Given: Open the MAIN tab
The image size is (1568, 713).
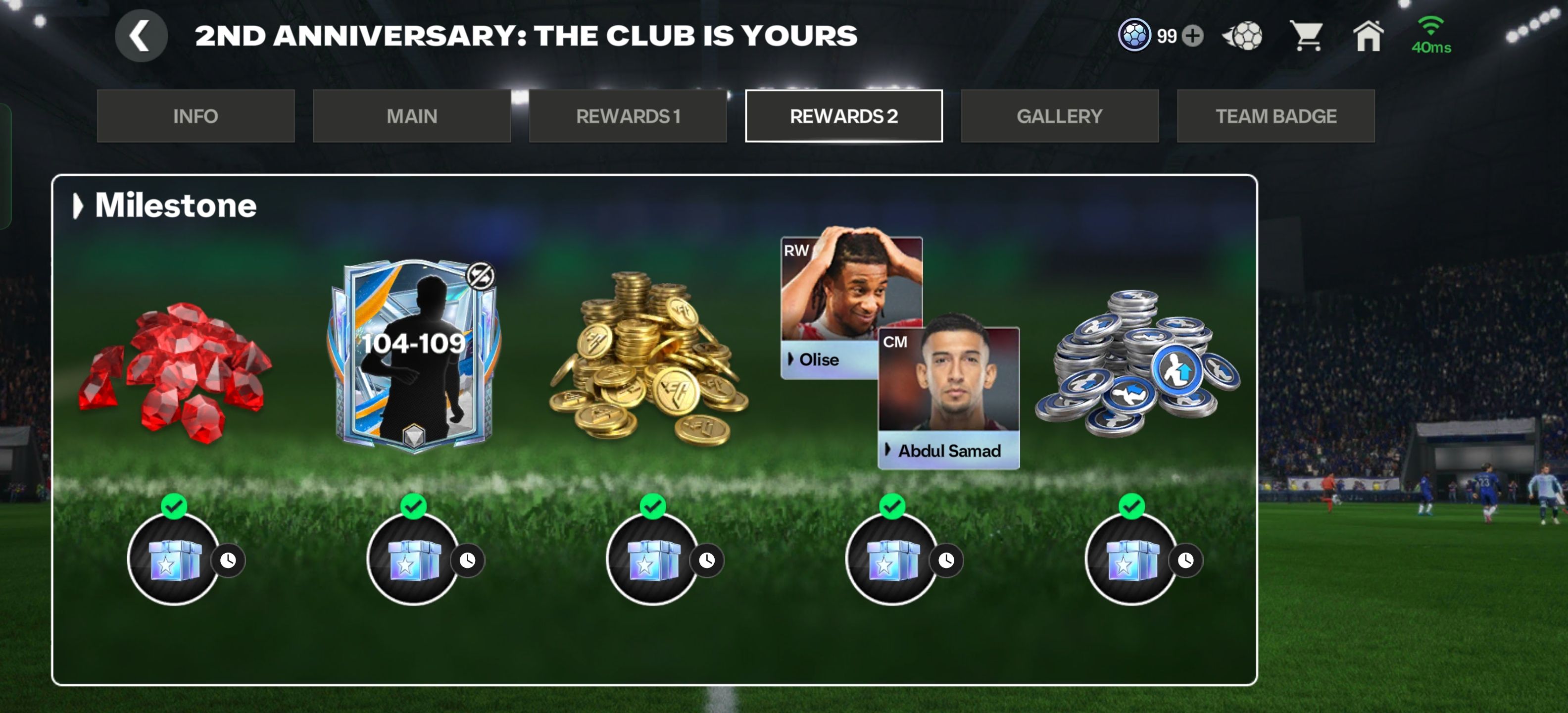Looking at the screenshot, I should coord(411,116).
